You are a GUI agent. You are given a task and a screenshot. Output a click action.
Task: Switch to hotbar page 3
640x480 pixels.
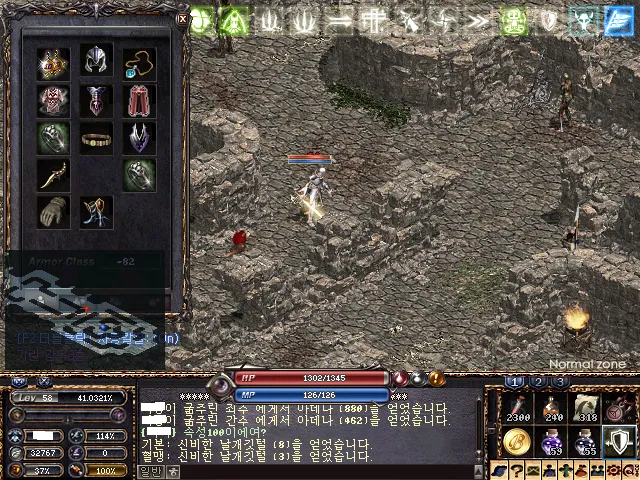[560, 382]
